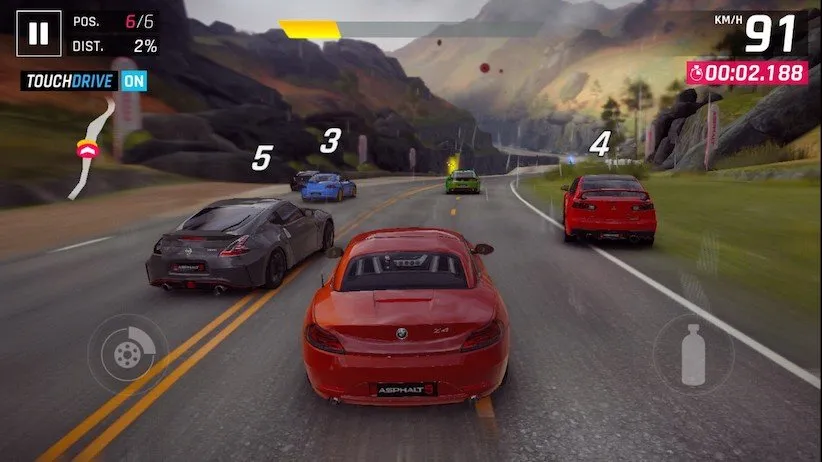Toggle TouchDrive off
Image resolution: width=822 pixels, height=462 pixels.
tap(133, 81)
